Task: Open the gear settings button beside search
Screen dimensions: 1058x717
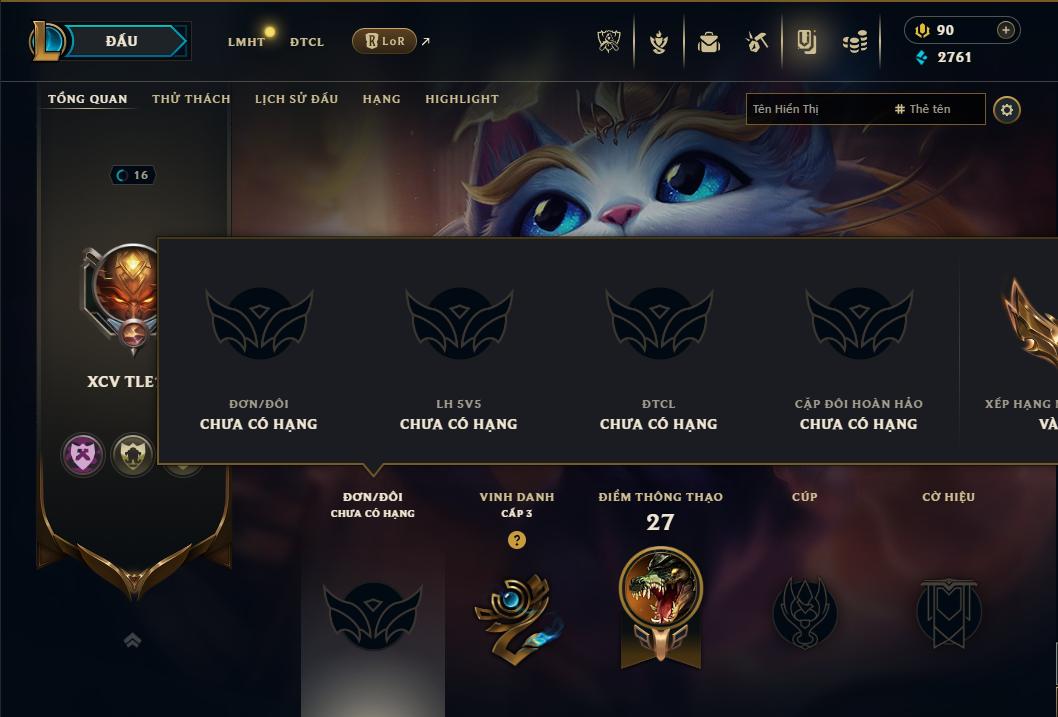Action: 1007,109
